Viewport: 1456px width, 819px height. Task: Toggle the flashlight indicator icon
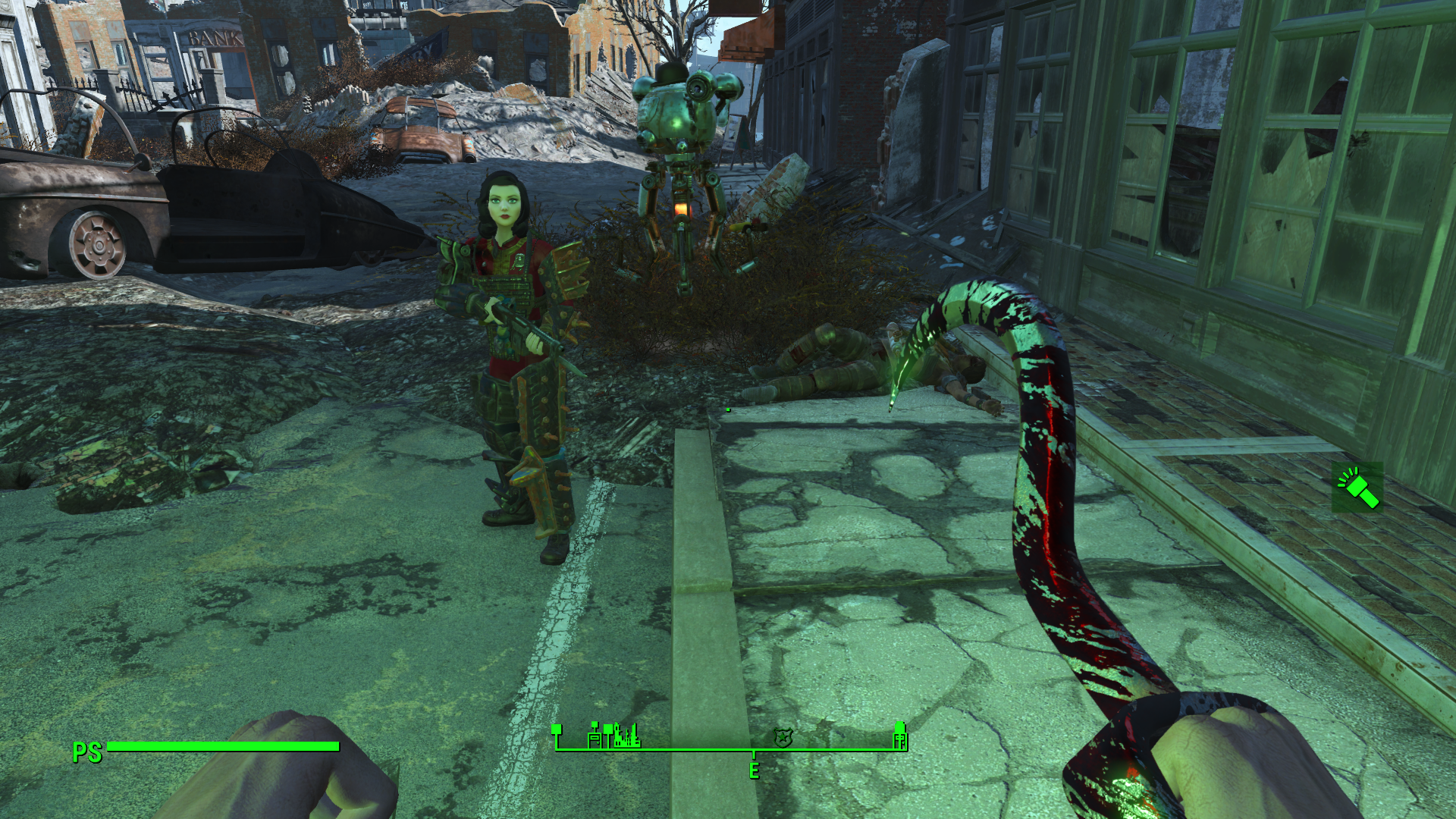1357,487
